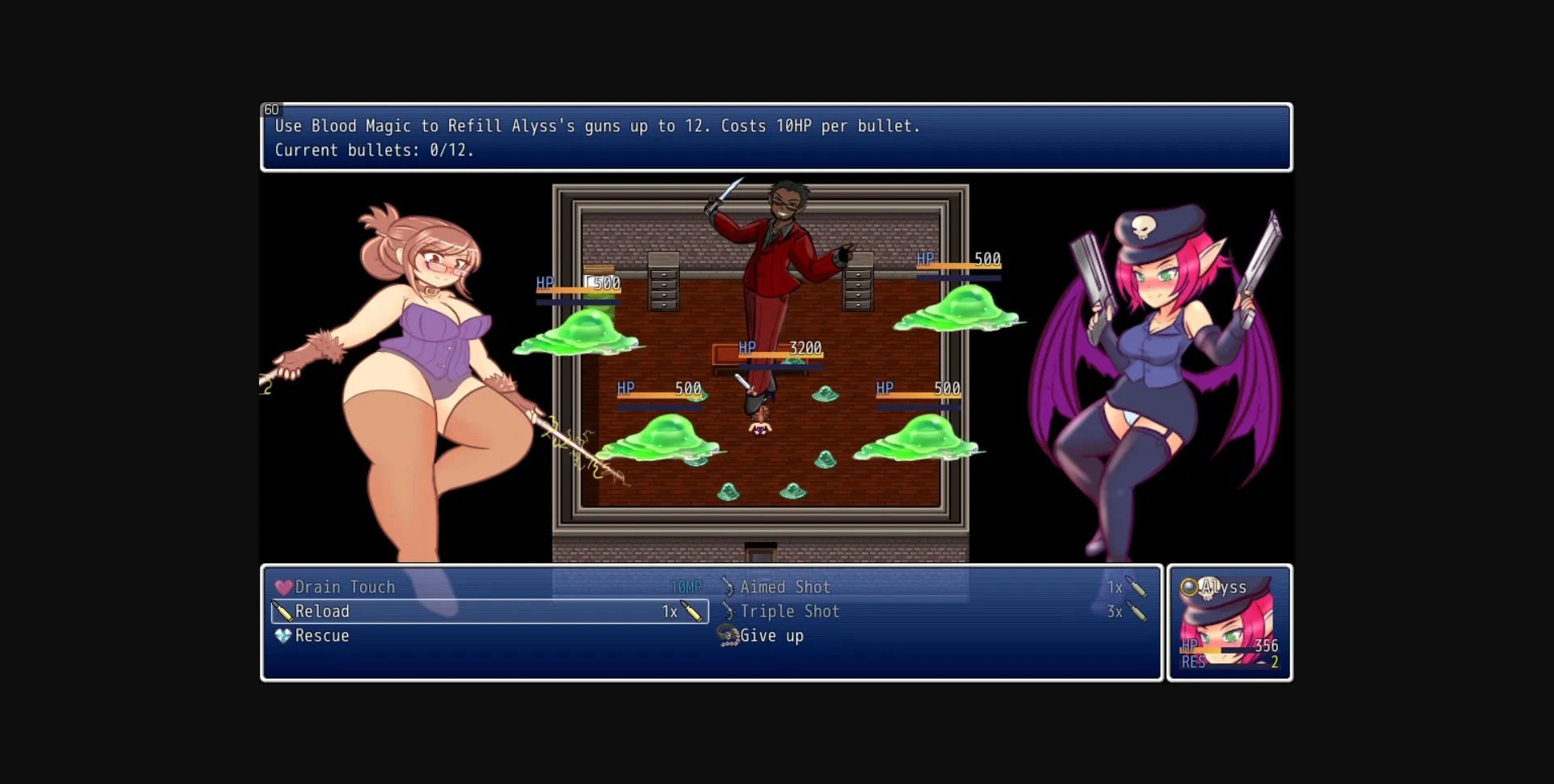Screen dimensions: 1554x784
Task: Click the diamond heart icon beside Rescue
Action: (281, 635)
